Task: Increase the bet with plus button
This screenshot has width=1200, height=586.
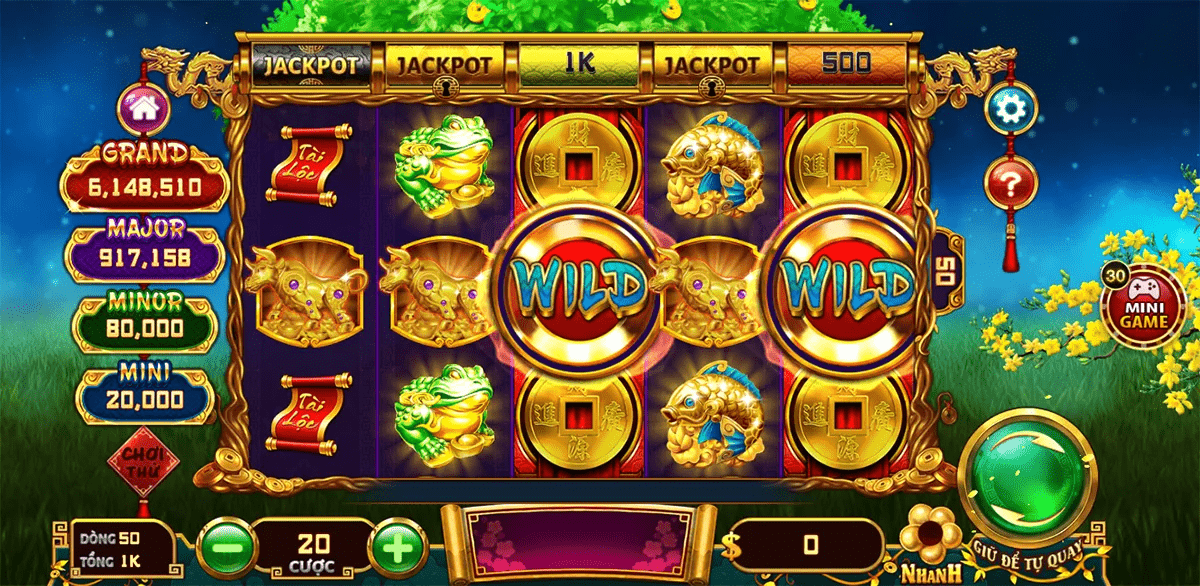Action: coord(397,546)
